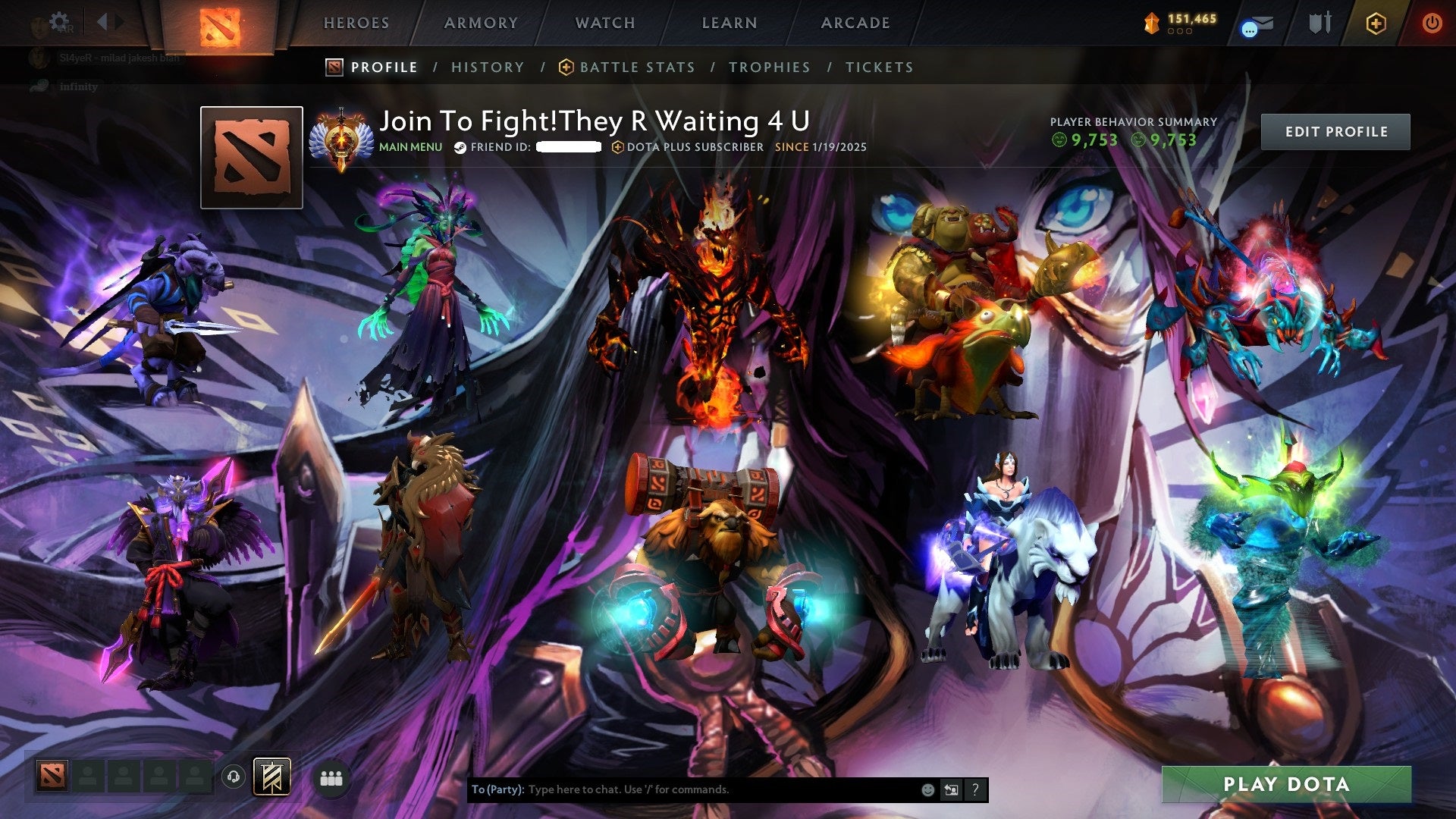Click the armory shield and sword icon
Viewport: 1456px width, 819px height.
[x=1322, y=23]
